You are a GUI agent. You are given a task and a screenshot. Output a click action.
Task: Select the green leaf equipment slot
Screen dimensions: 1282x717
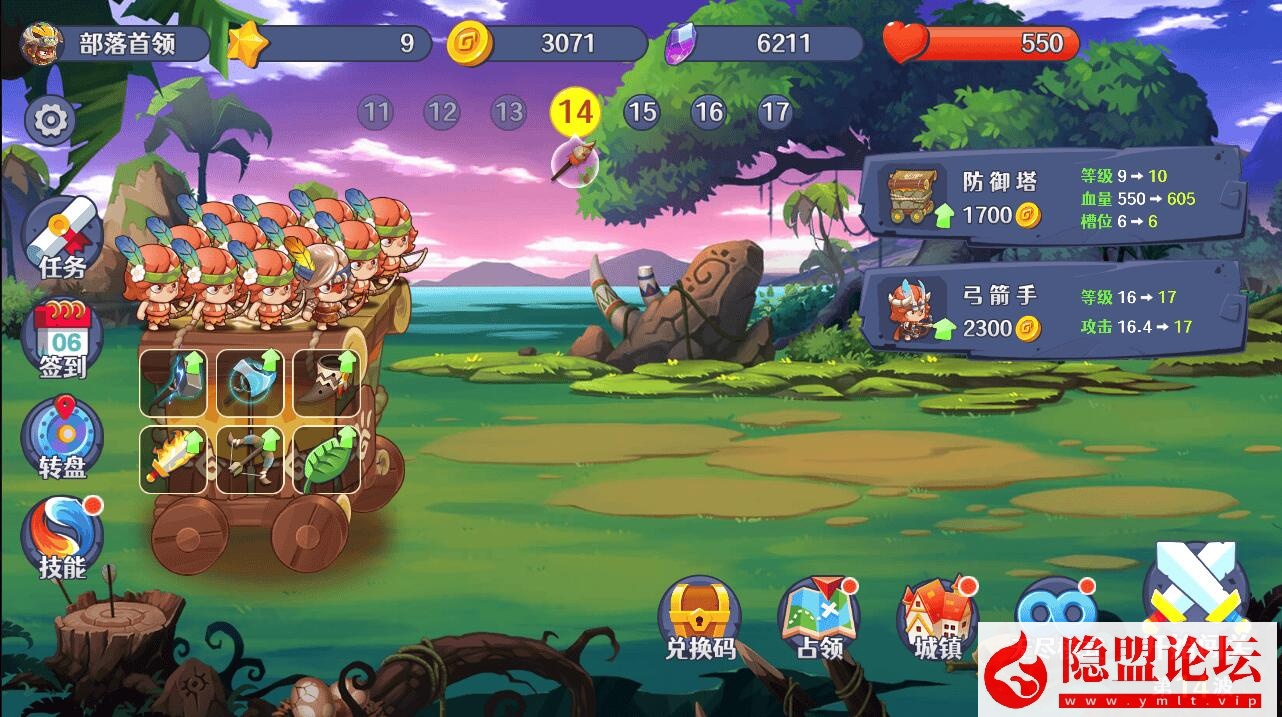(x=326, y=459)
